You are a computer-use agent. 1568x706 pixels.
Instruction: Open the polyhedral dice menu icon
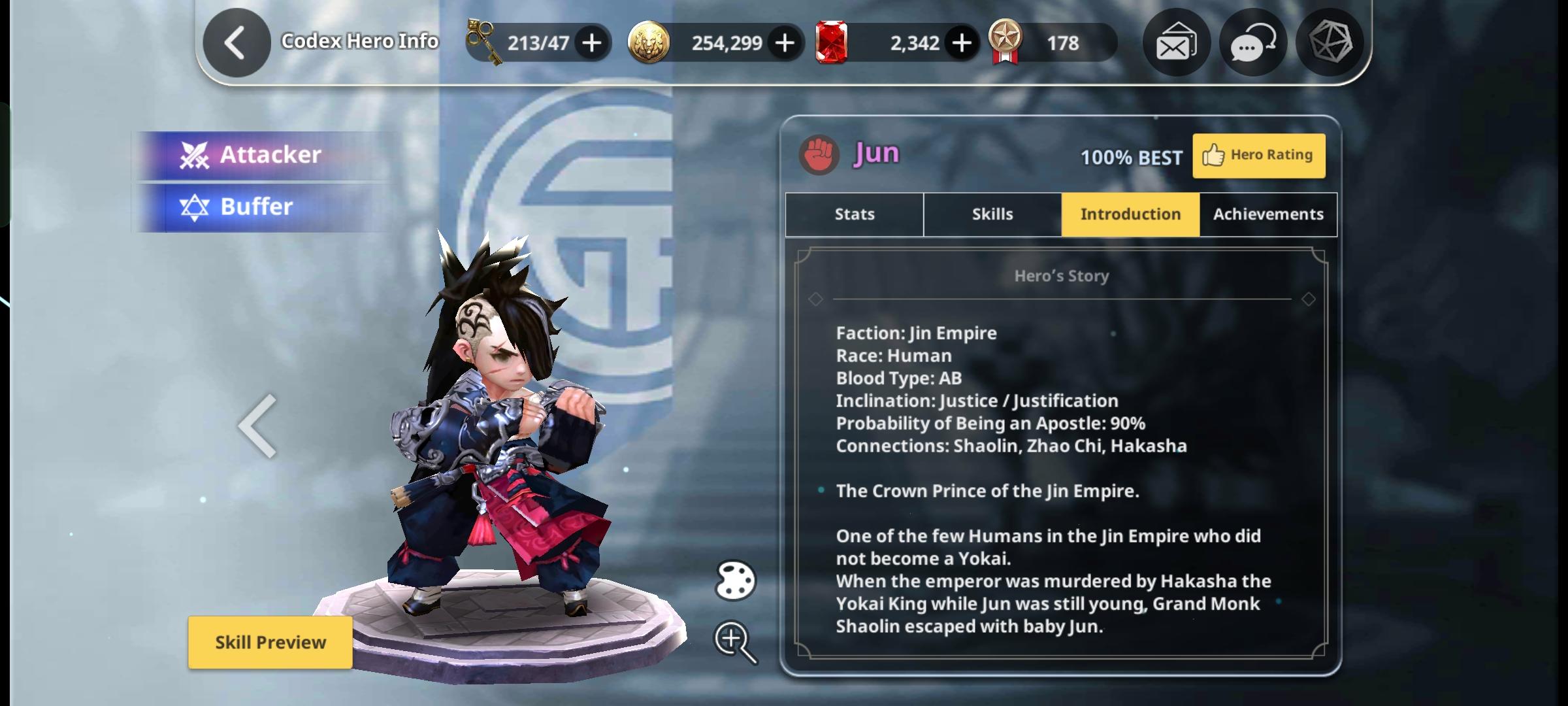tap(1330, 43)
